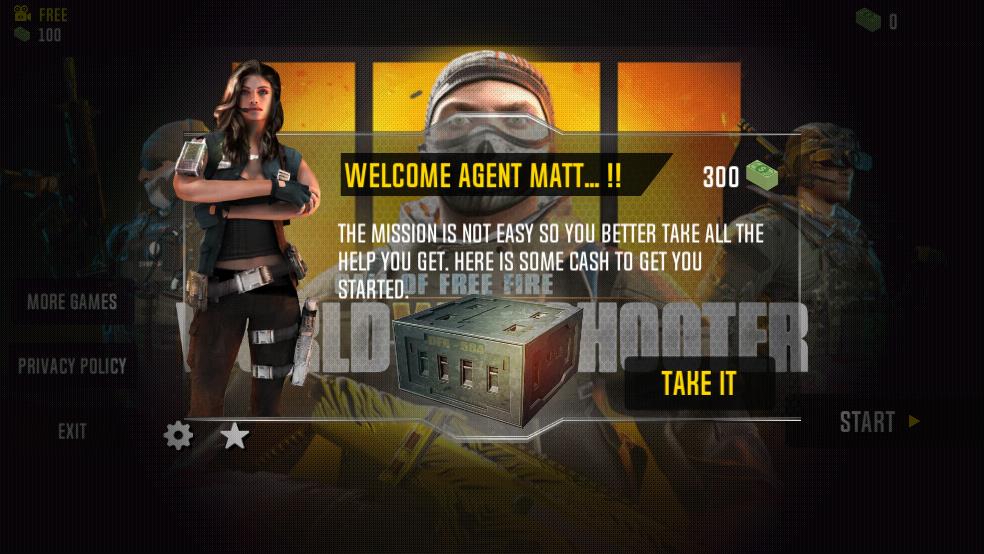Open the MORE GAMES menu entry

[72, 302]
